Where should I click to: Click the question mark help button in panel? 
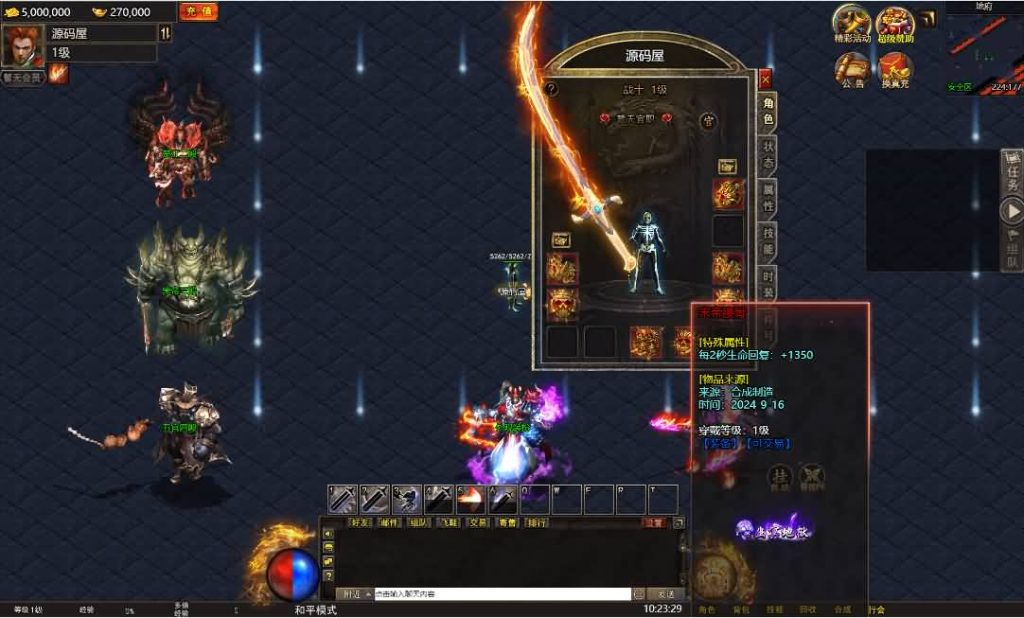click(551, 88)
